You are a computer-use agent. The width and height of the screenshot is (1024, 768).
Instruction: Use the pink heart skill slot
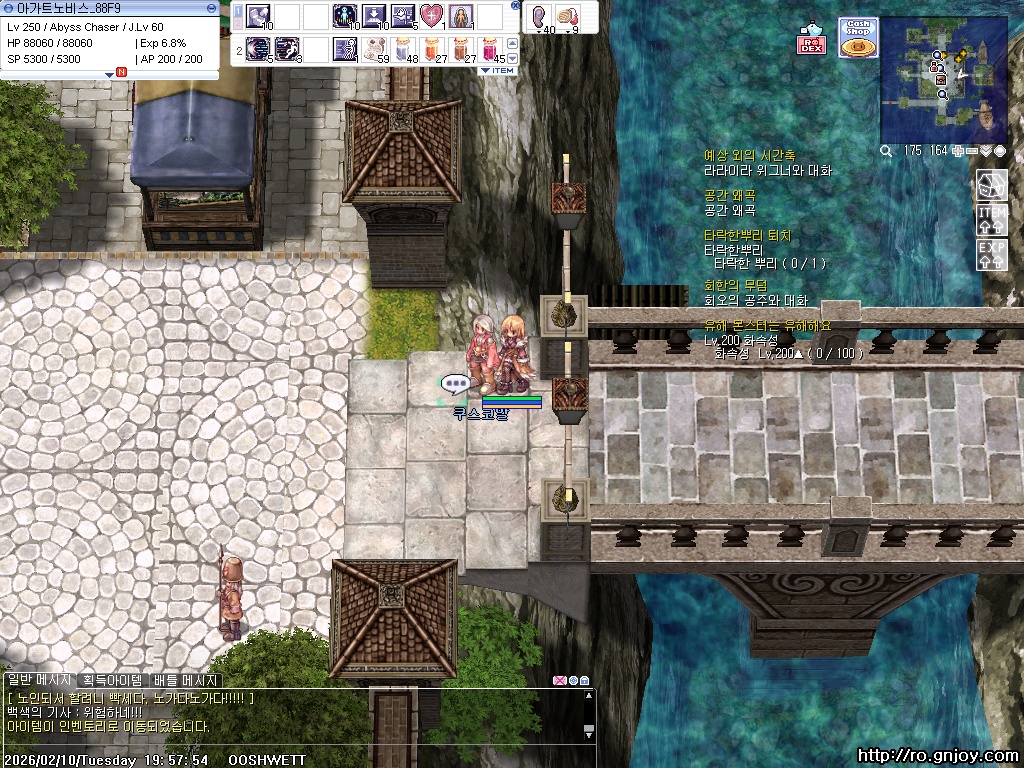pos(432,16)
